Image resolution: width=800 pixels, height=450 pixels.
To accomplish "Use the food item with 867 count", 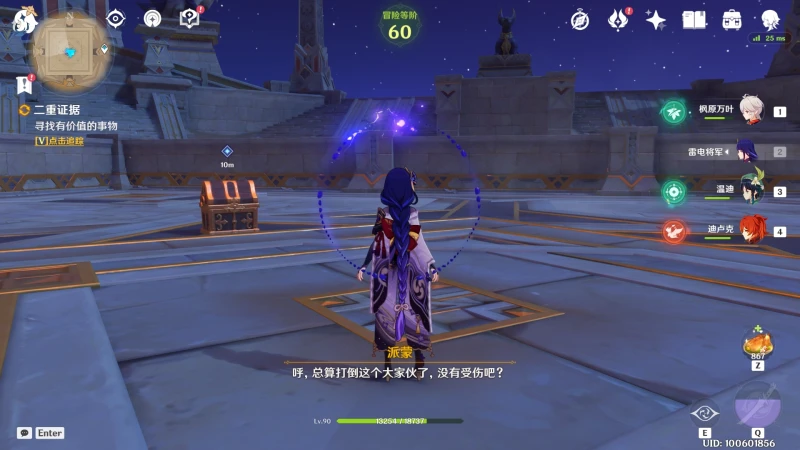I will coord(757,344).
